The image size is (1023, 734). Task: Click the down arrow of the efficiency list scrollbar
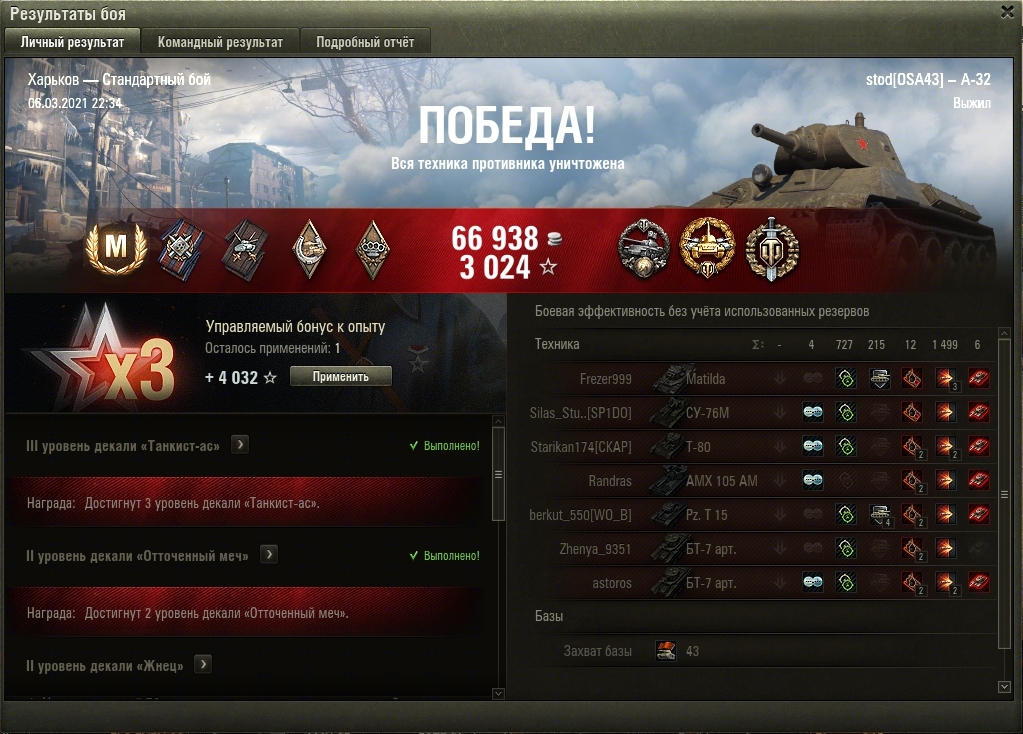(1005, 687)
